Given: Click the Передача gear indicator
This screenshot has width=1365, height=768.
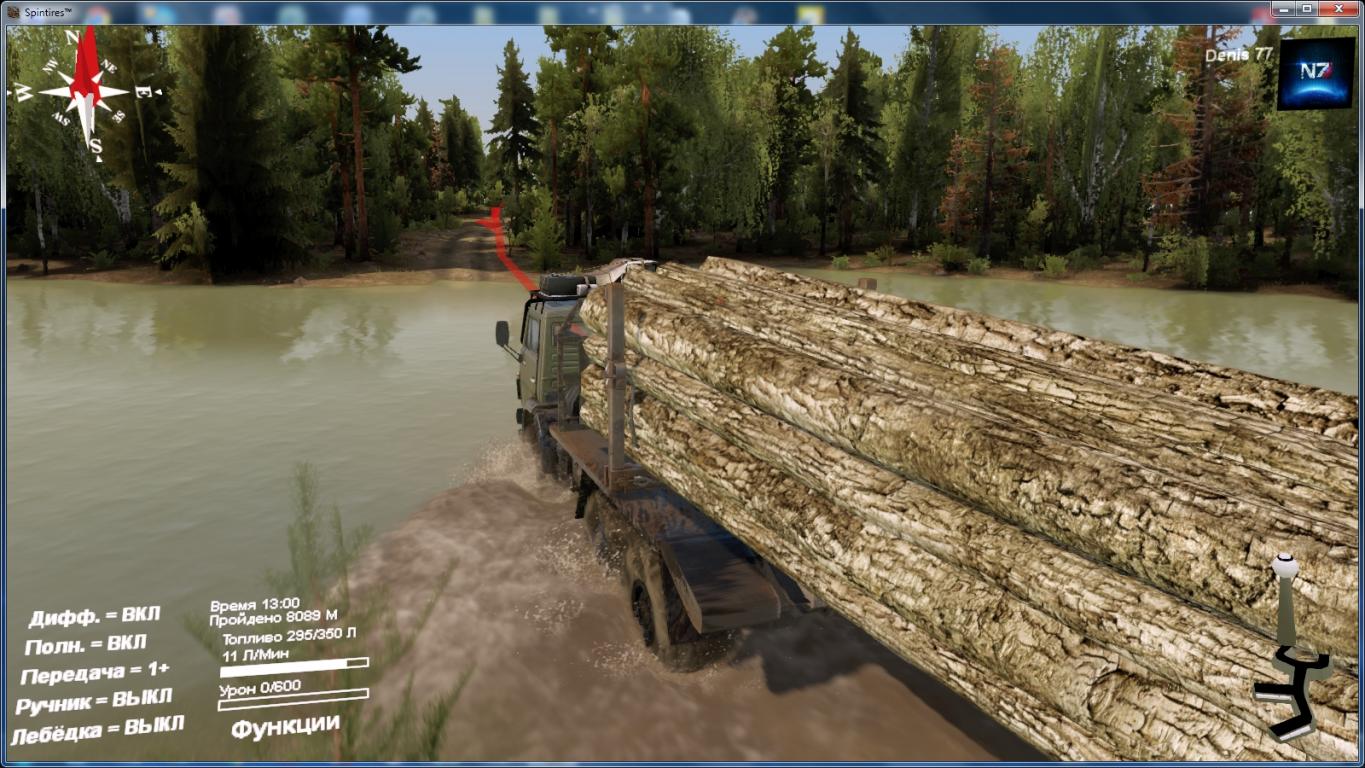Looking at the screenshot, I should click(95, 672).
